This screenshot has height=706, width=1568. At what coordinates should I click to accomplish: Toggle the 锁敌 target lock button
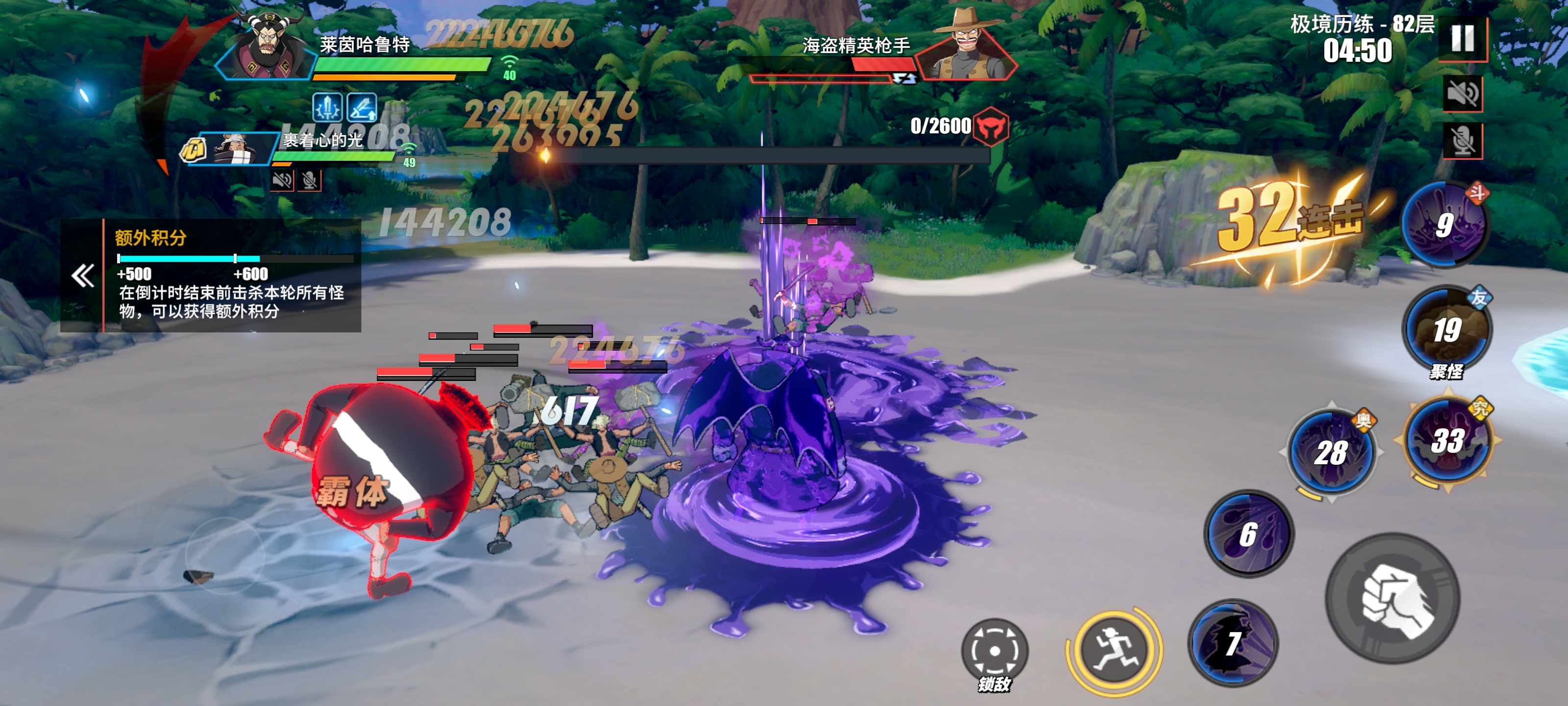(x=994, y=652)
